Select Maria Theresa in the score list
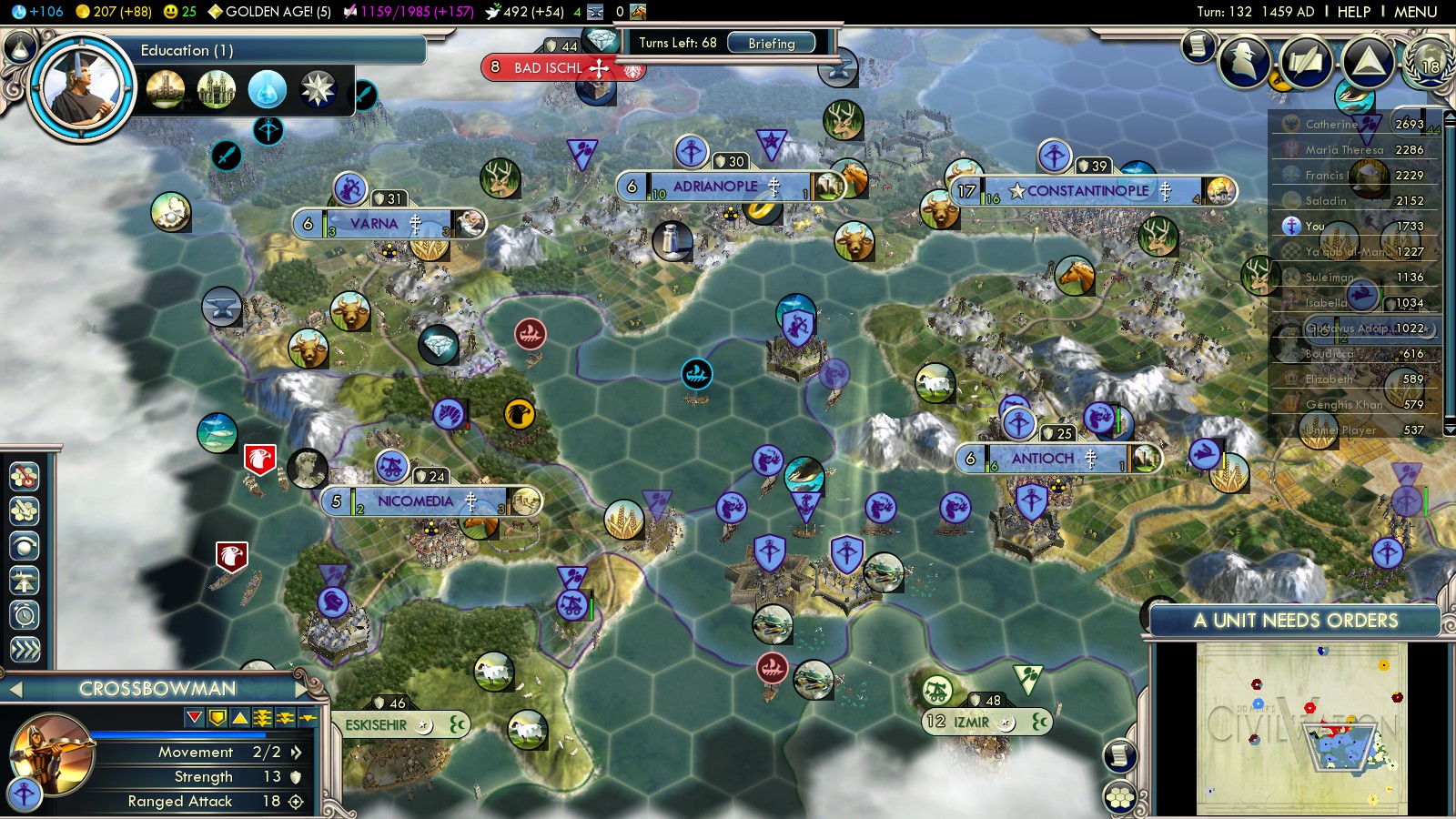 click(x=1343, y=149)
